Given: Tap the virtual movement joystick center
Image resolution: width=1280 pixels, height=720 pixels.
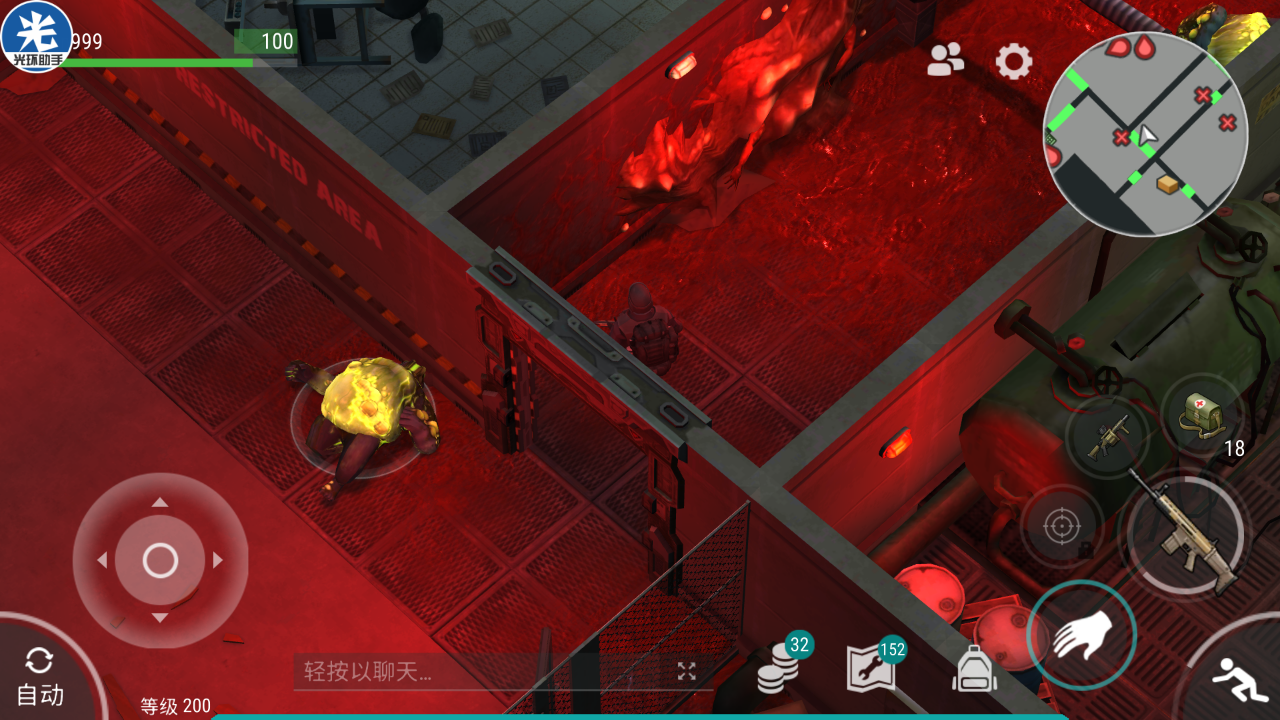Looking at the screenshot, I should [x=160, y=561].
